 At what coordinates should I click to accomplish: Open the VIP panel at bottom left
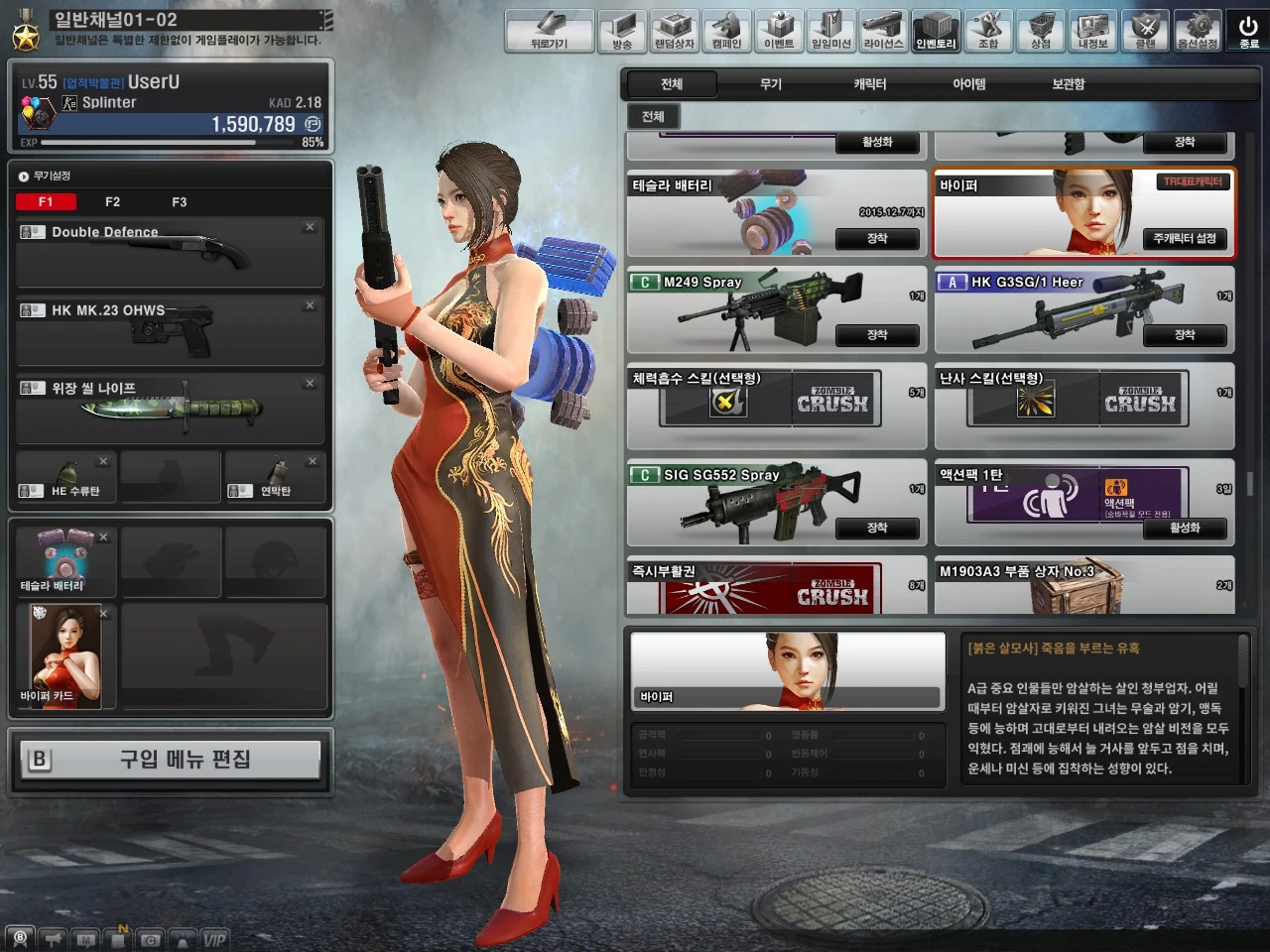coord(214,938)
